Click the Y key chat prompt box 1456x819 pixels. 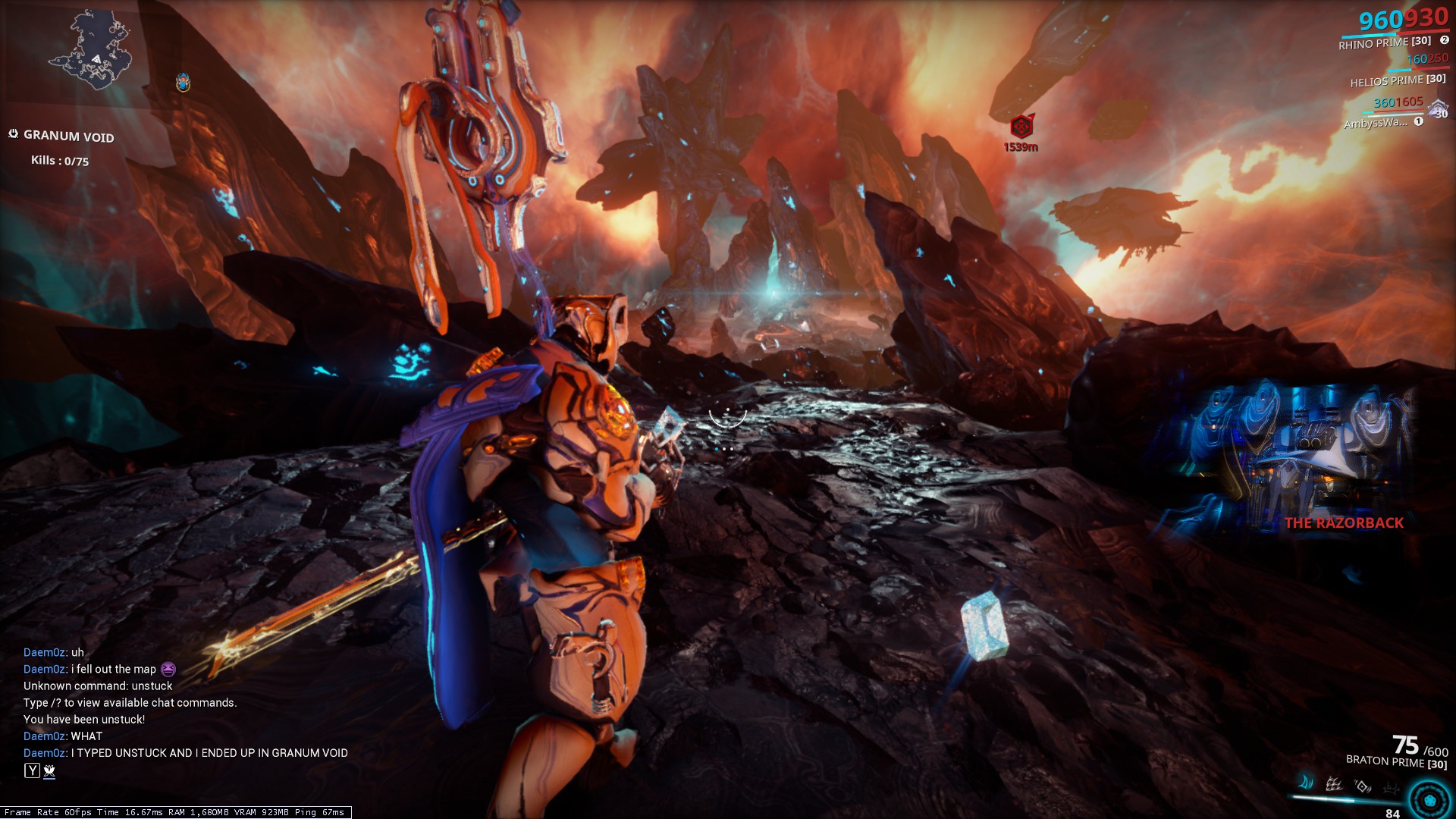30,769
